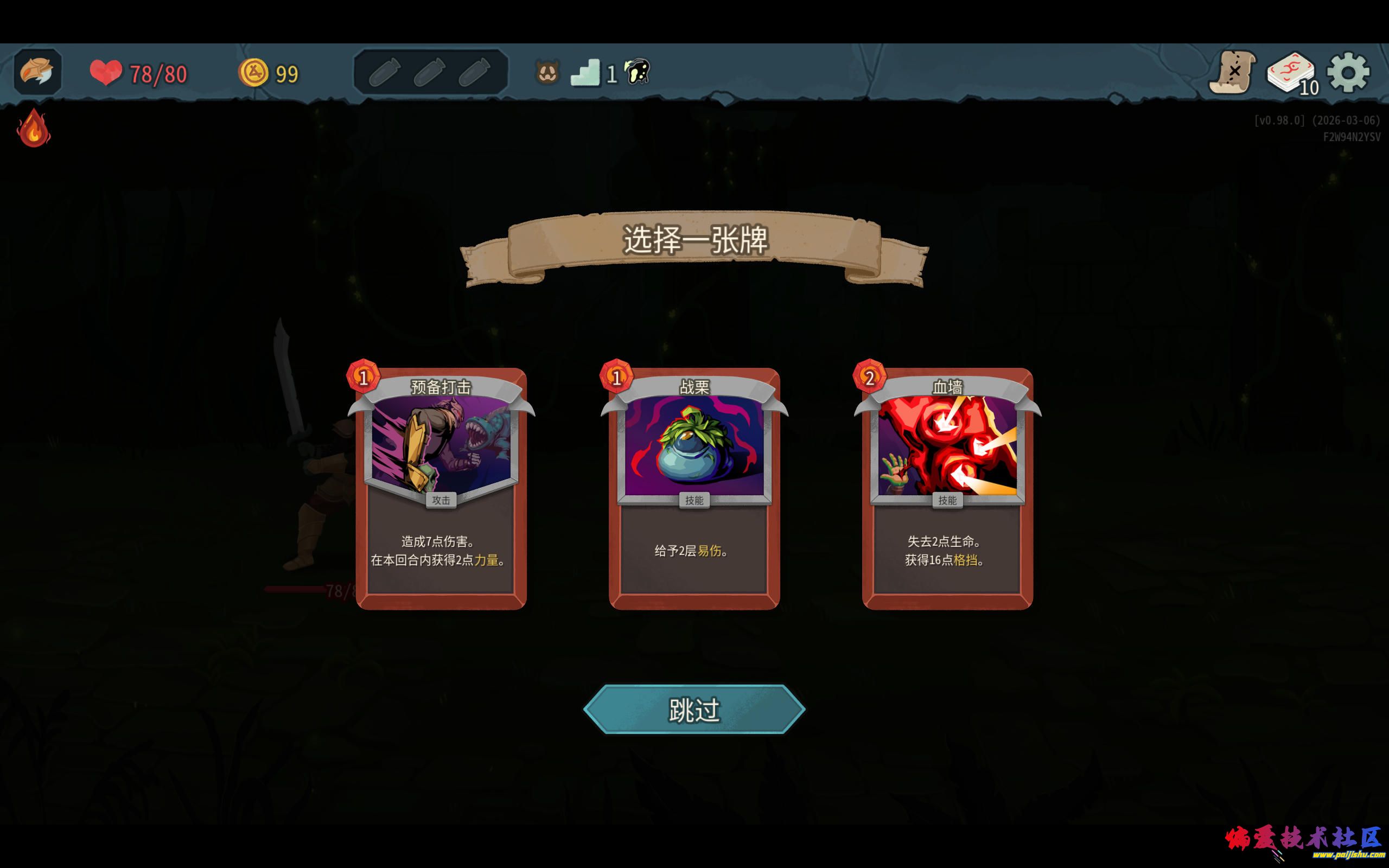Select the 战栗 skill card
Screen dimensions: 1389x868
tap(694, 488)
